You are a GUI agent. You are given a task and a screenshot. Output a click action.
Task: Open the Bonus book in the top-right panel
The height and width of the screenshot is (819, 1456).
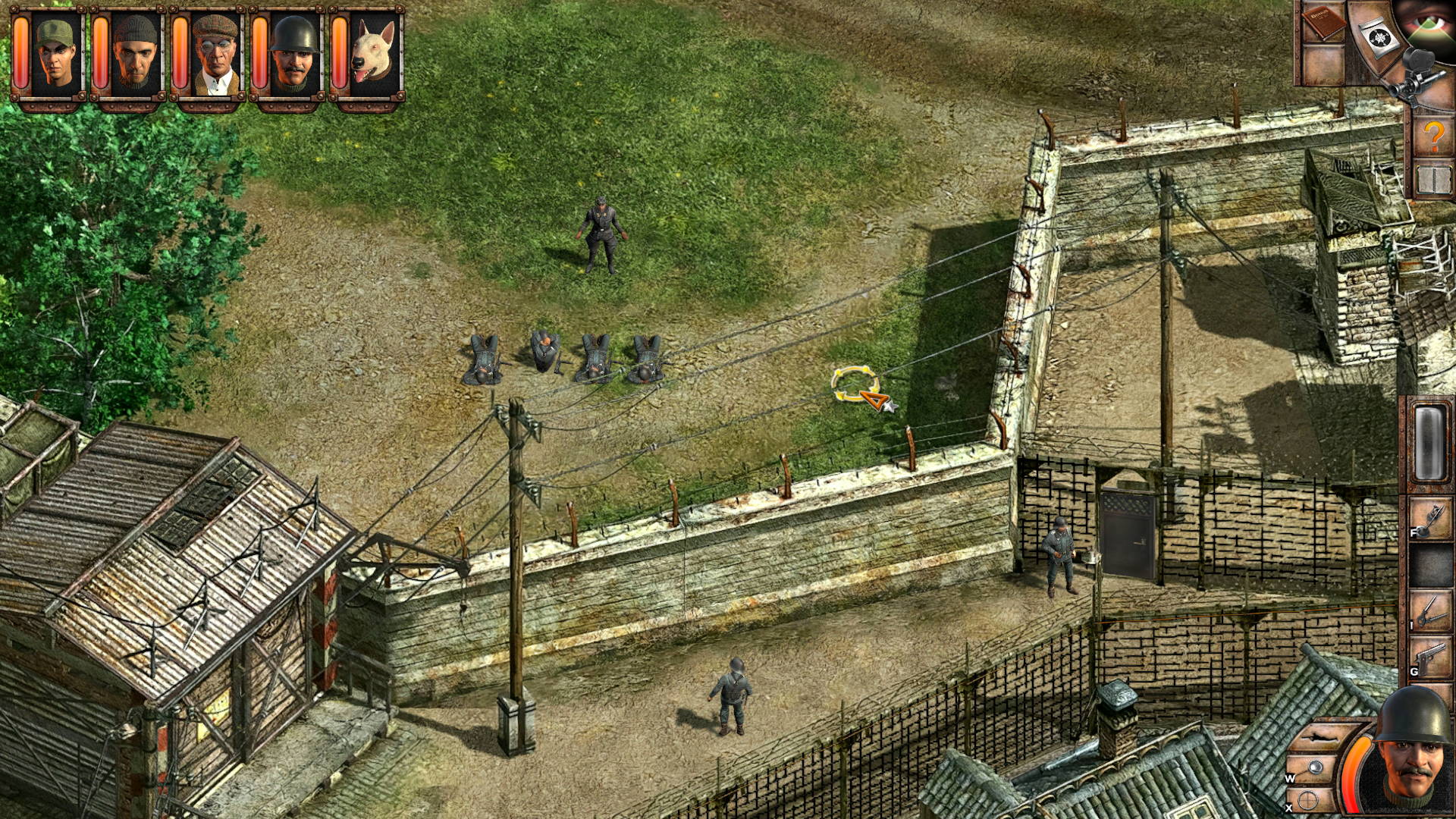coord(1323,25)
